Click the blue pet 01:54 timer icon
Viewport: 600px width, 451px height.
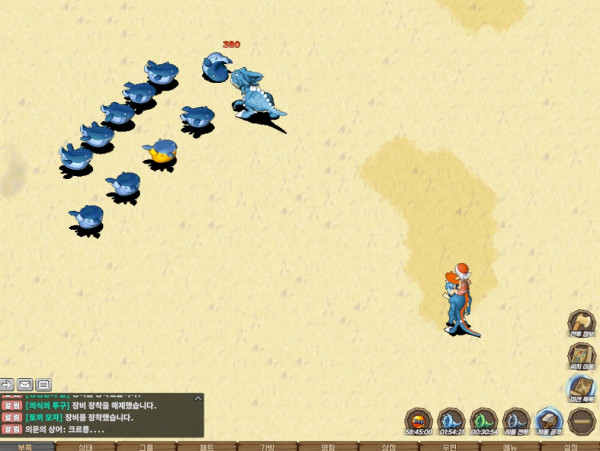click(452, 420)
